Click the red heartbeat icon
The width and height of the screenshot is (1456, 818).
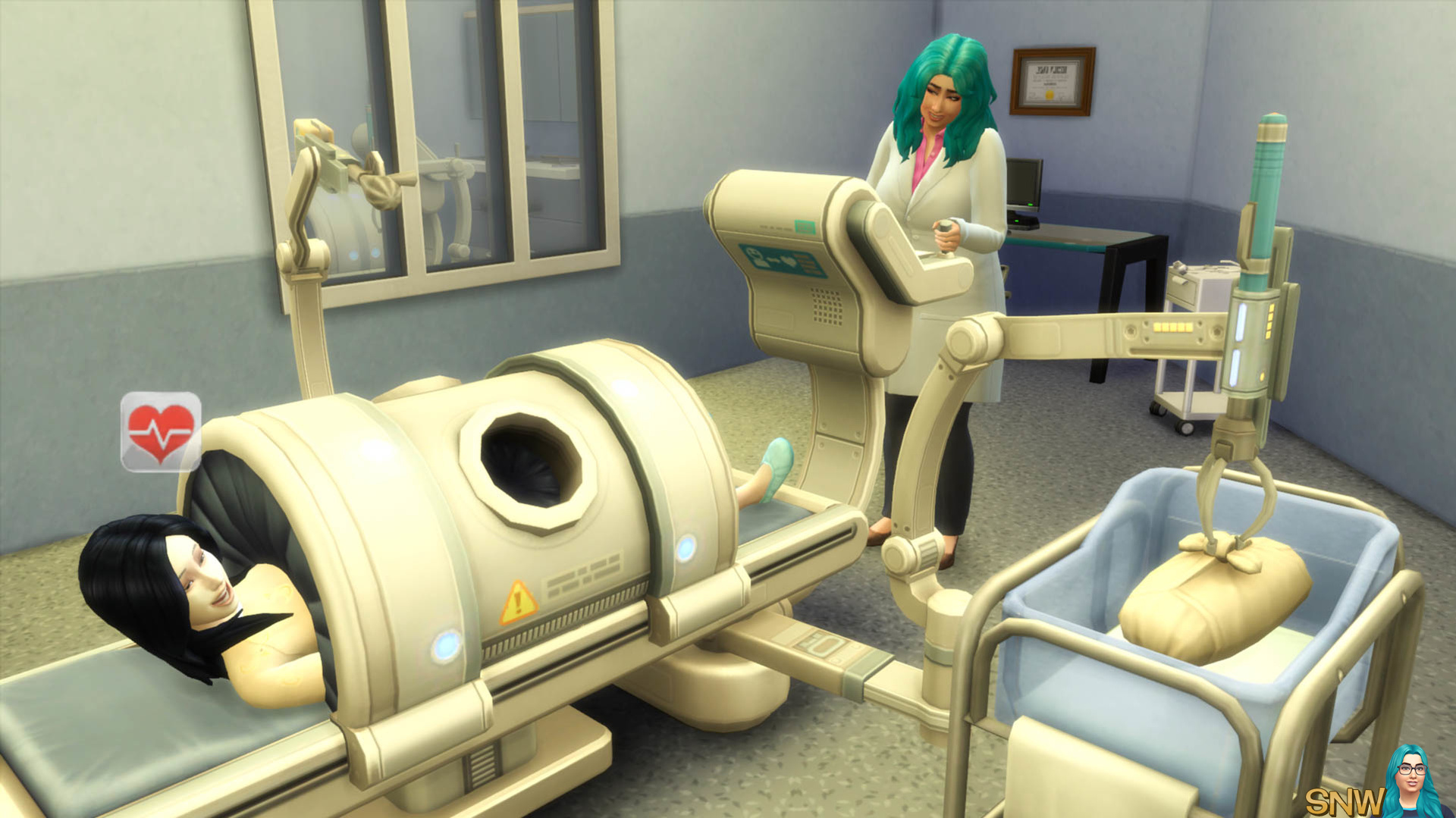[x=161, y=431]
